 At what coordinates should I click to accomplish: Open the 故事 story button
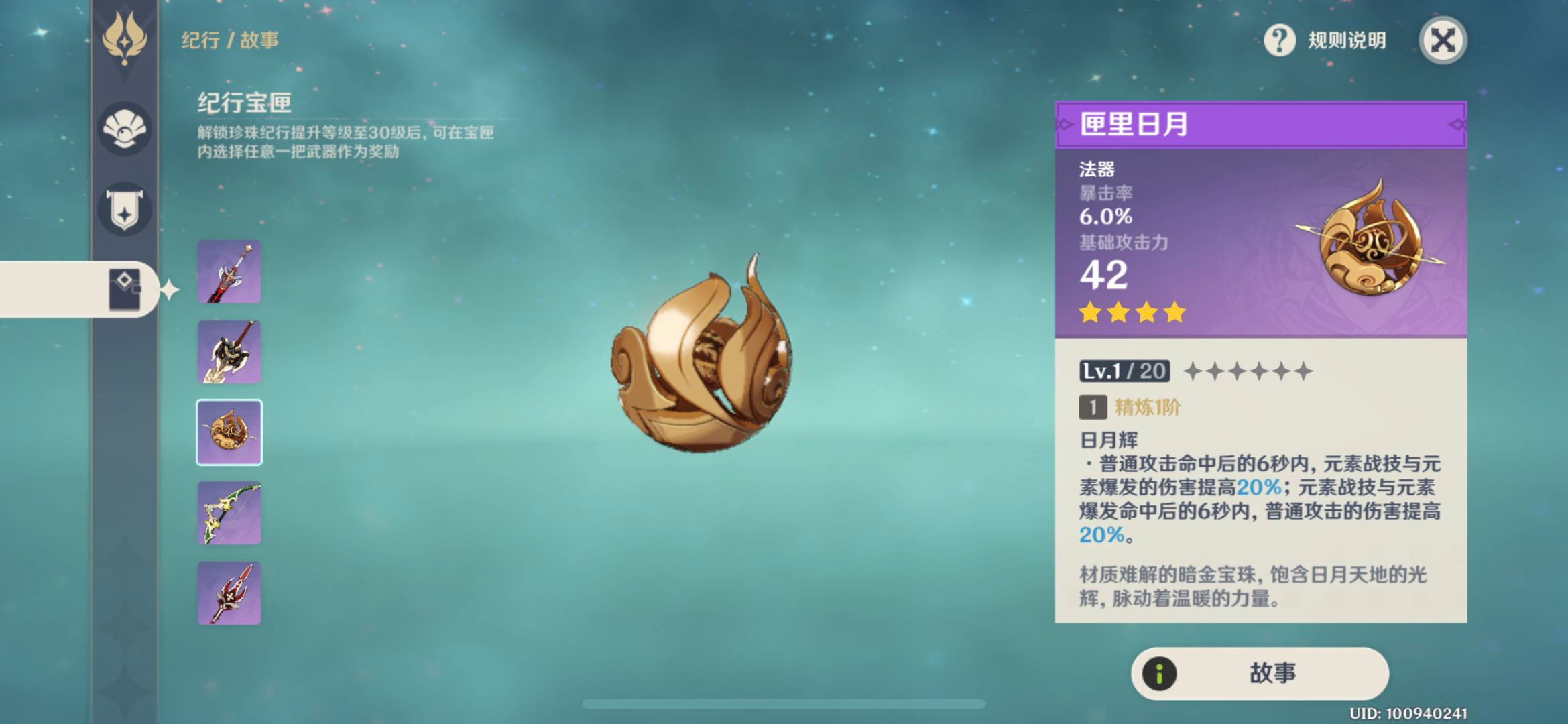1259,673
